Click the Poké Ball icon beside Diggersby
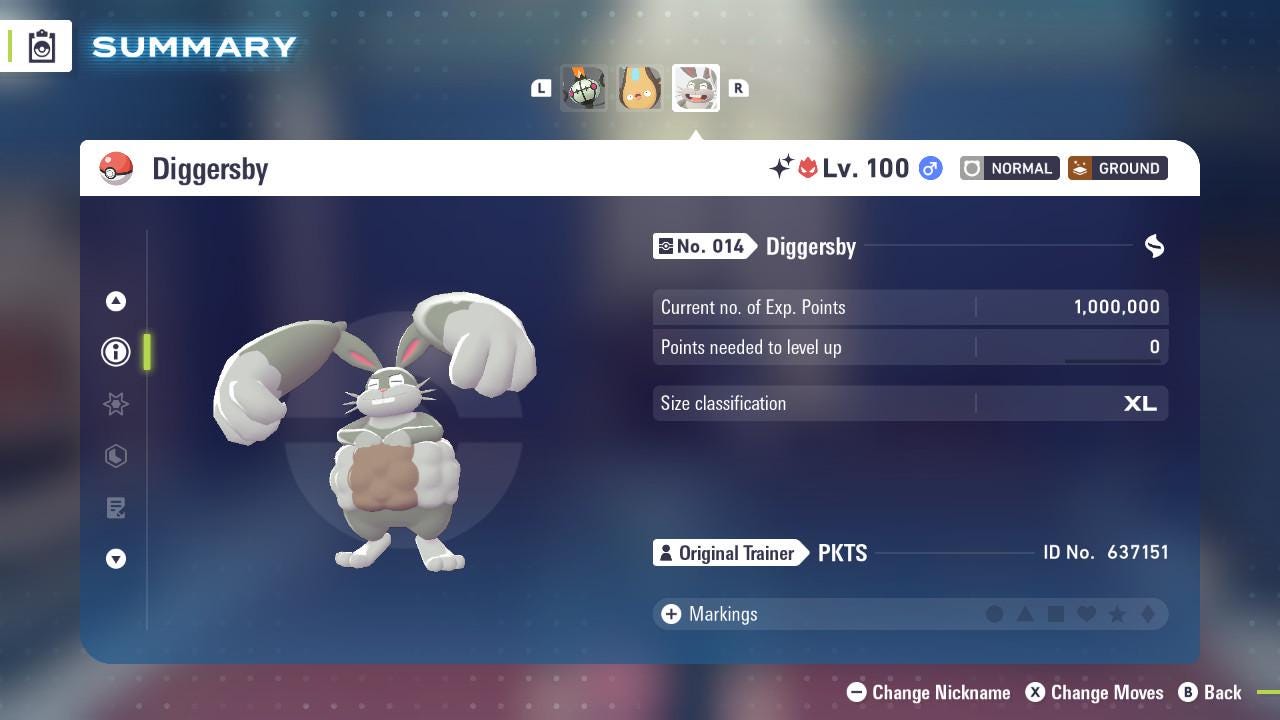Screen dimensions: 1280x720 (117, 168)
